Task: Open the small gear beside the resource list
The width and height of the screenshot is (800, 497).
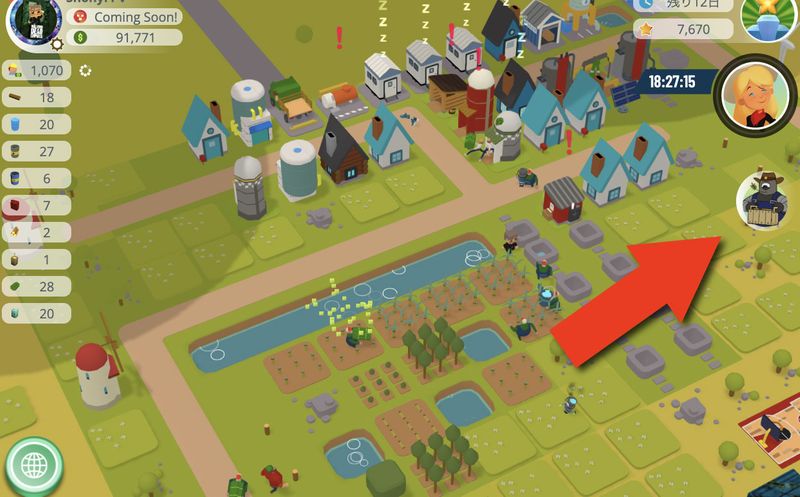Action: (86, 70)
